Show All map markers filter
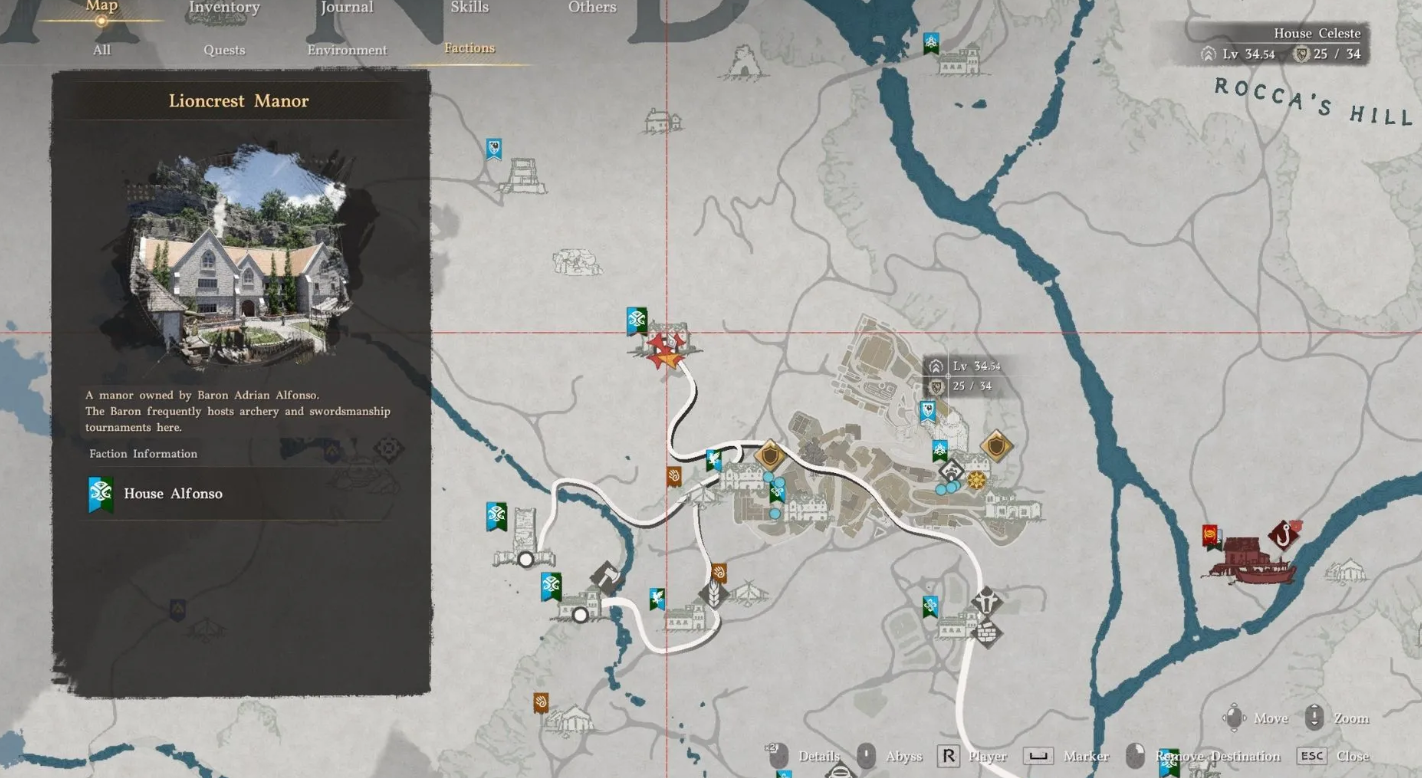The image size is (1422, 778). tap(102, 50)
